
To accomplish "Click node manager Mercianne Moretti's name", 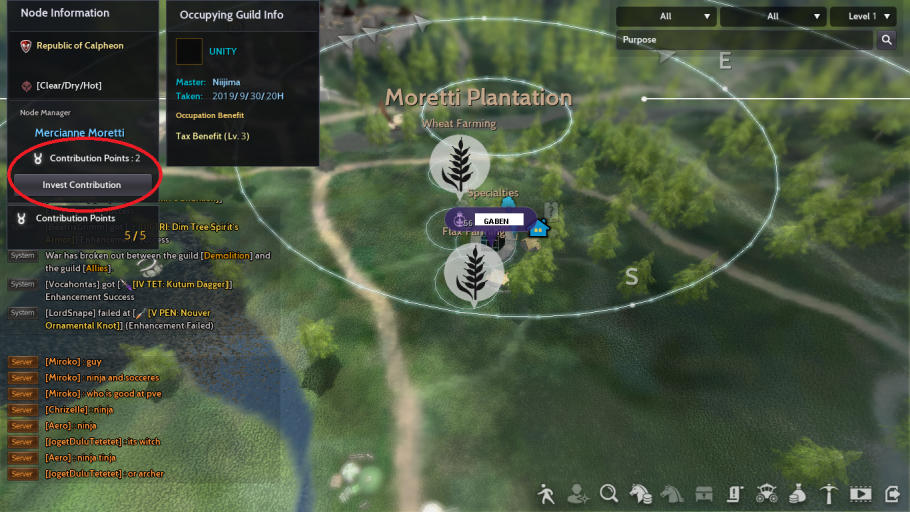I will (x=80, y=133).
